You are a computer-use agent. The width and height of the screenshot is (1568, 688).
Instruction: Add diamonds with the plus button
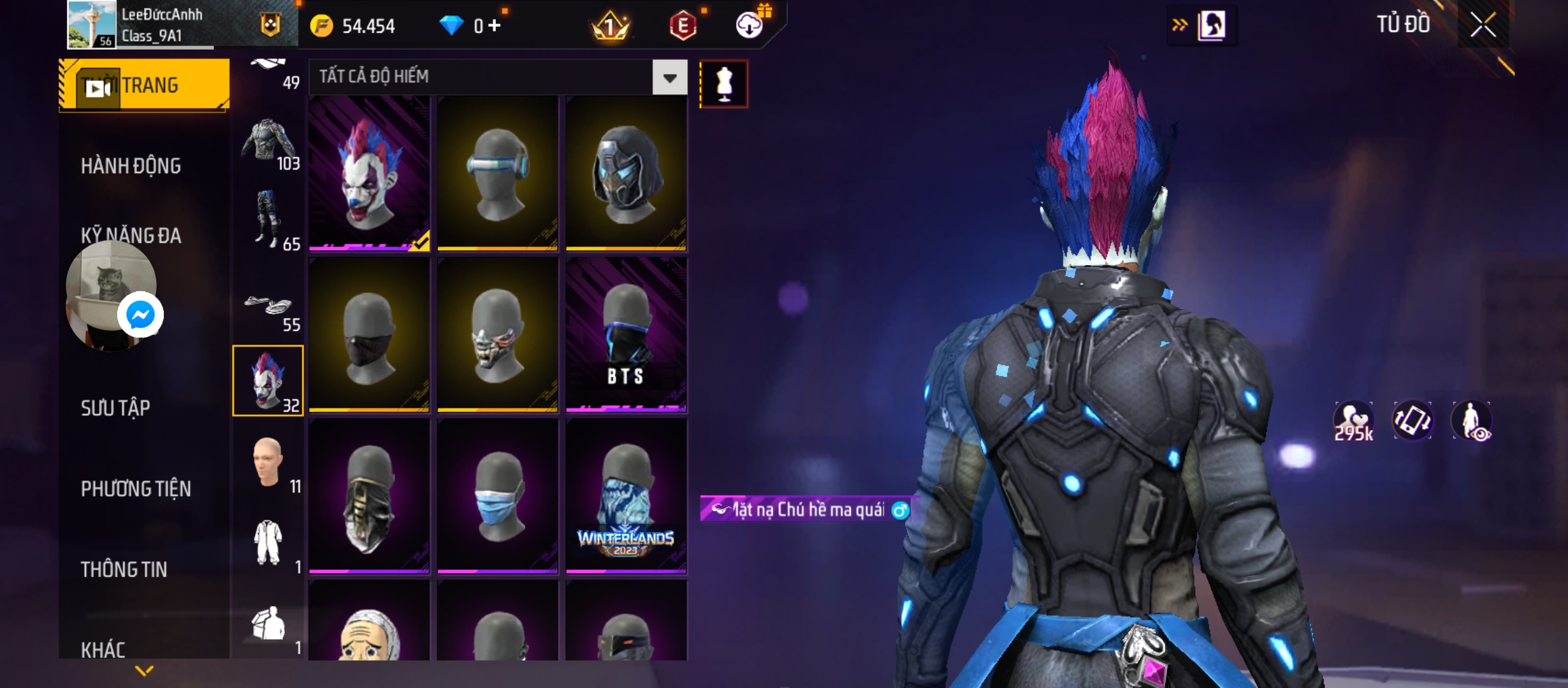coord(495,25)
